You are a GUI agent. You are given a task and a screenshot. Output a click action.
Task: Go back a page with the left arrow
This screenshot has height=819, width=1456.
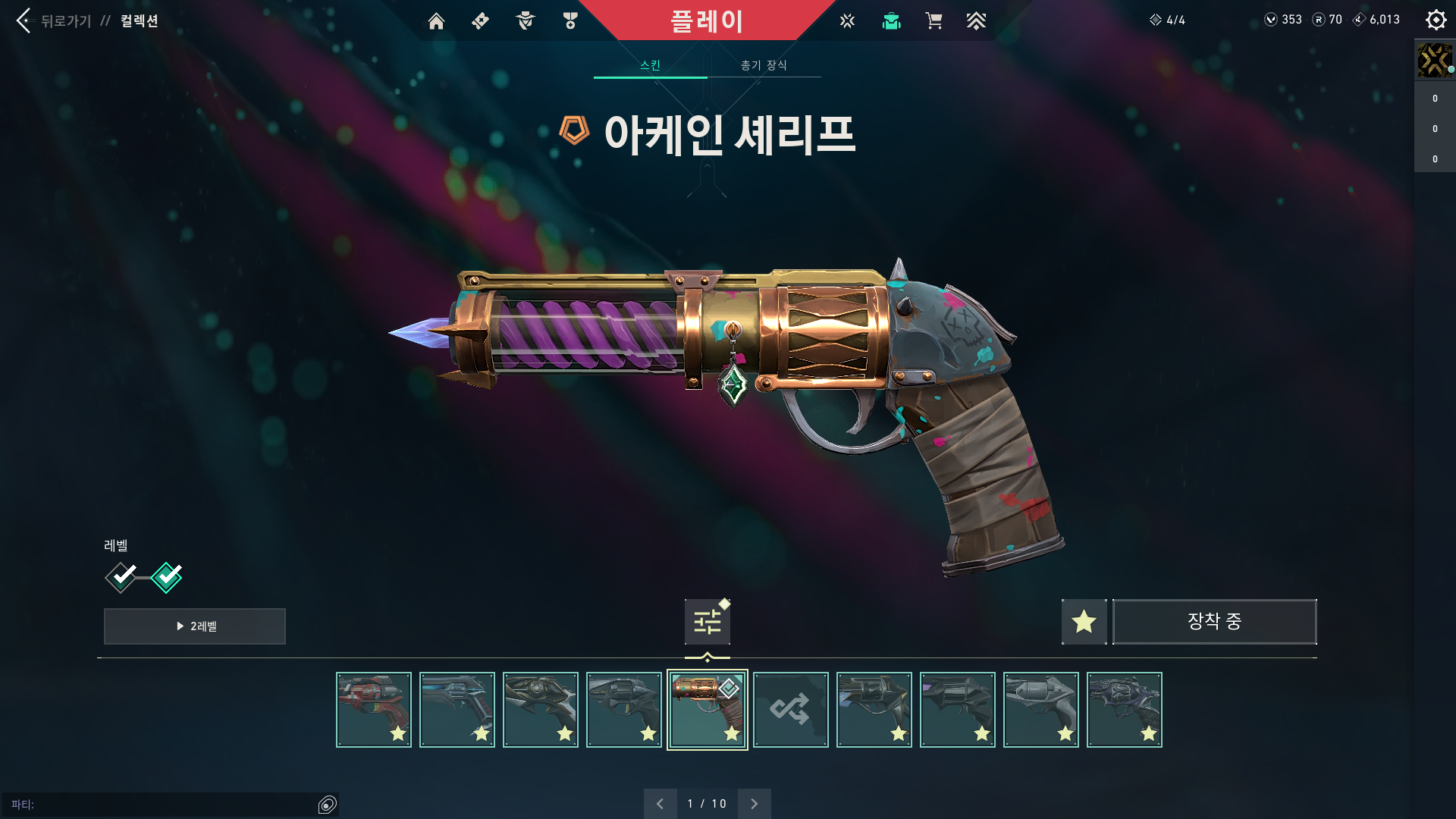pyautogui.click(x=661, y=803)
